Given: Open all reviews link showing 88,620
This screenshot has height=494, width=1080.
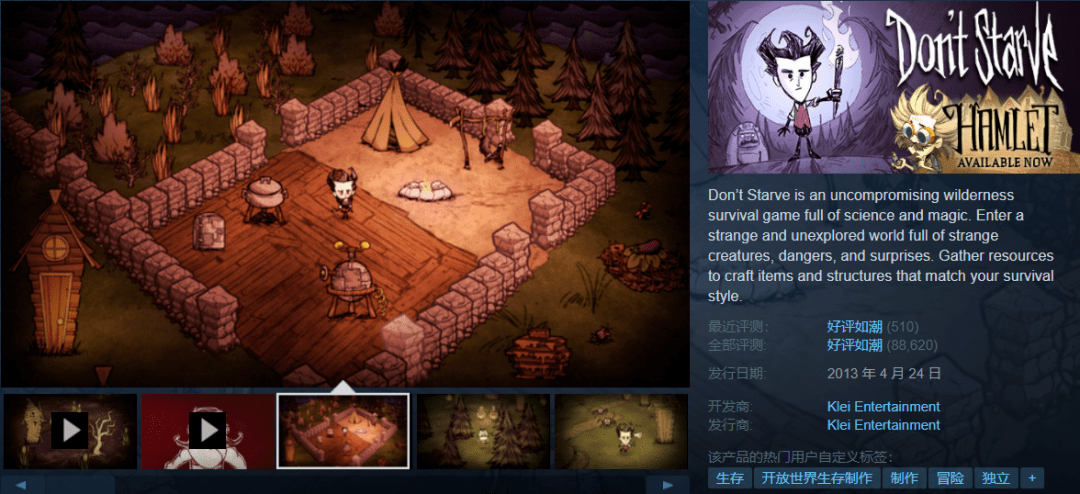Looking at the screenshot, I should (854, 345).
